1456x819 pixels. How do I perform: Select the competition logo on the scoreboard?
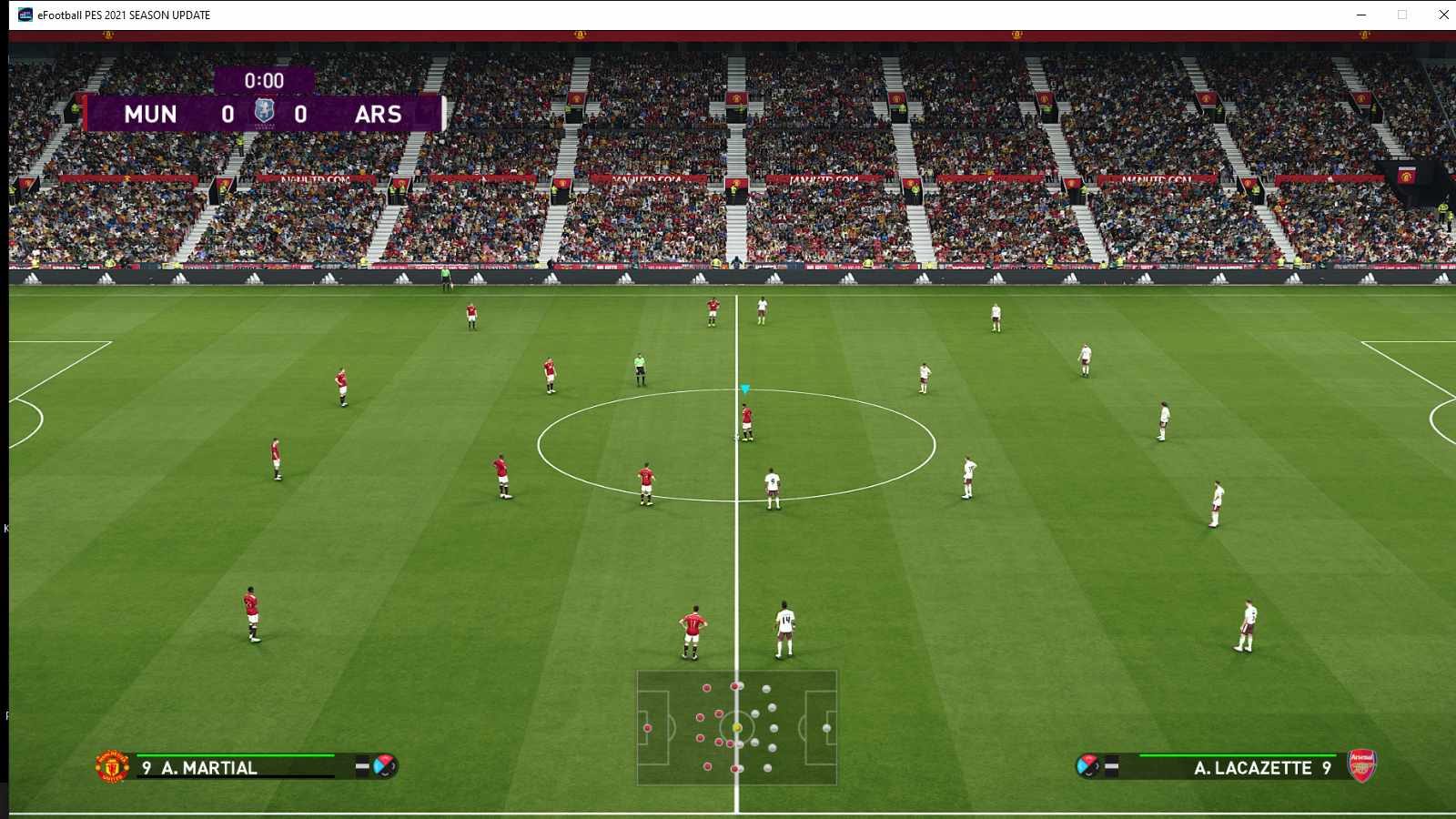pos(267,109)
